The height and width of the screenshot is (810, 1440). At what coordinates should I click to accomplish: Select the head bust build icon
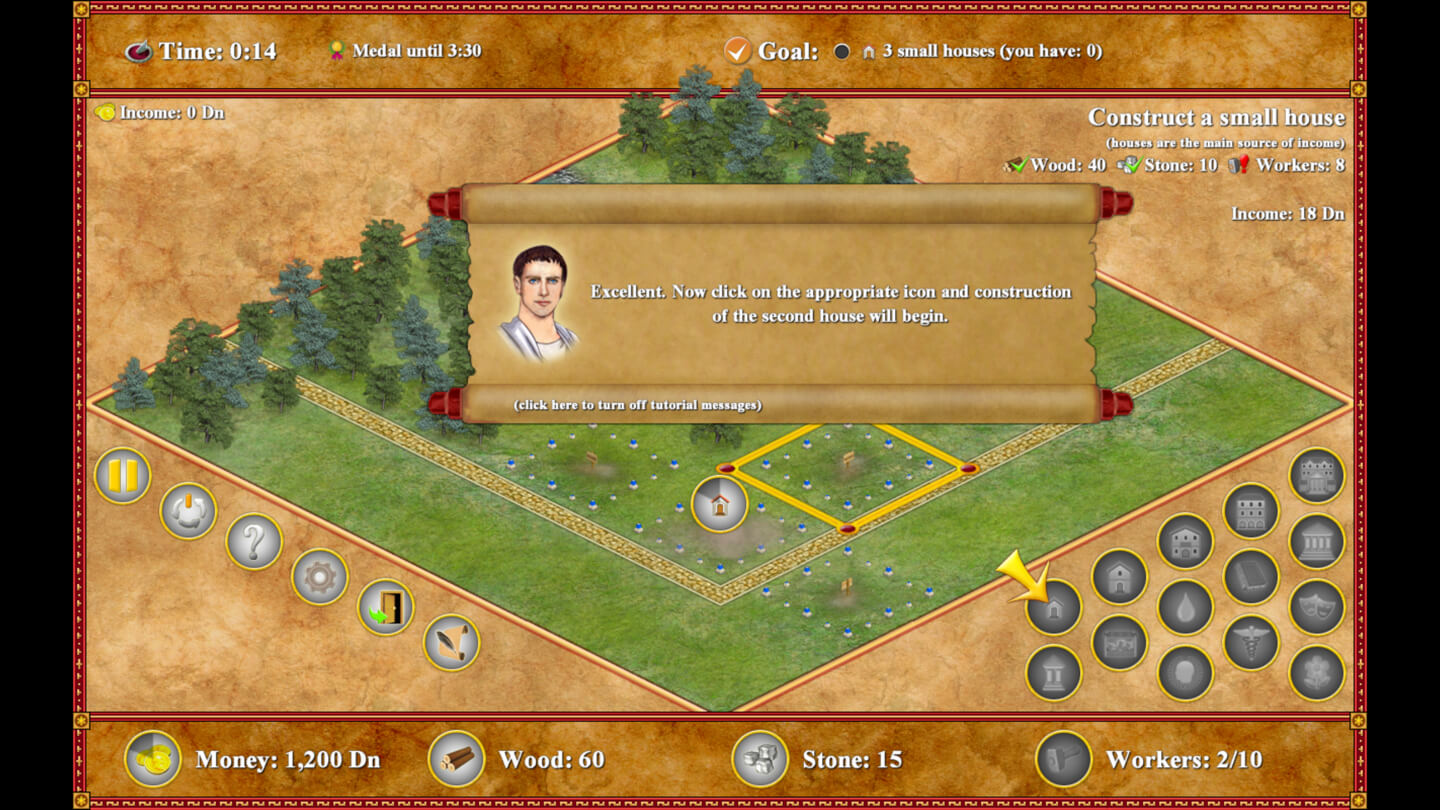point(1185,673)
